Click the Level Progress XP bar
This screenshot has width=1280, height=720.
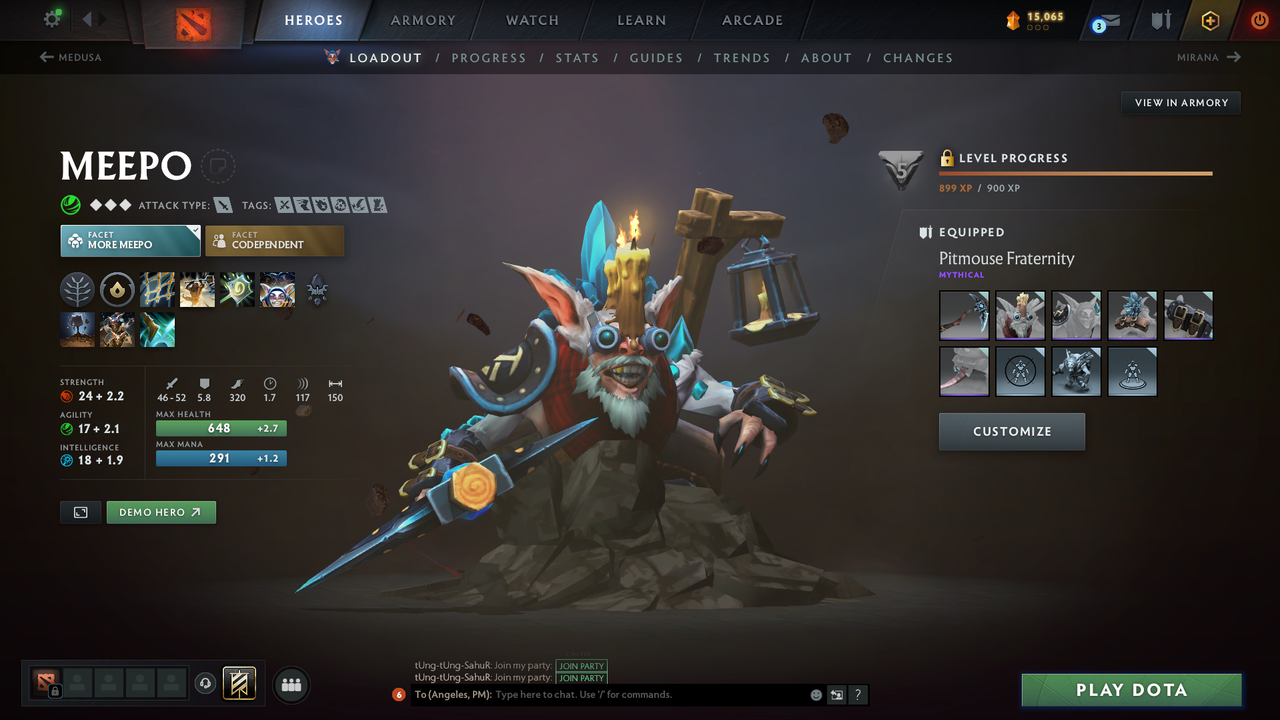[x=1075, y=172]
